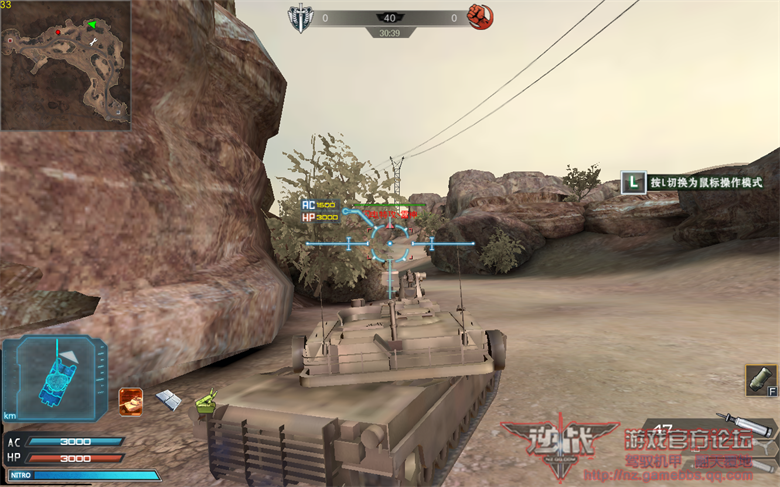Use the green canister item slot

point(759,380)
